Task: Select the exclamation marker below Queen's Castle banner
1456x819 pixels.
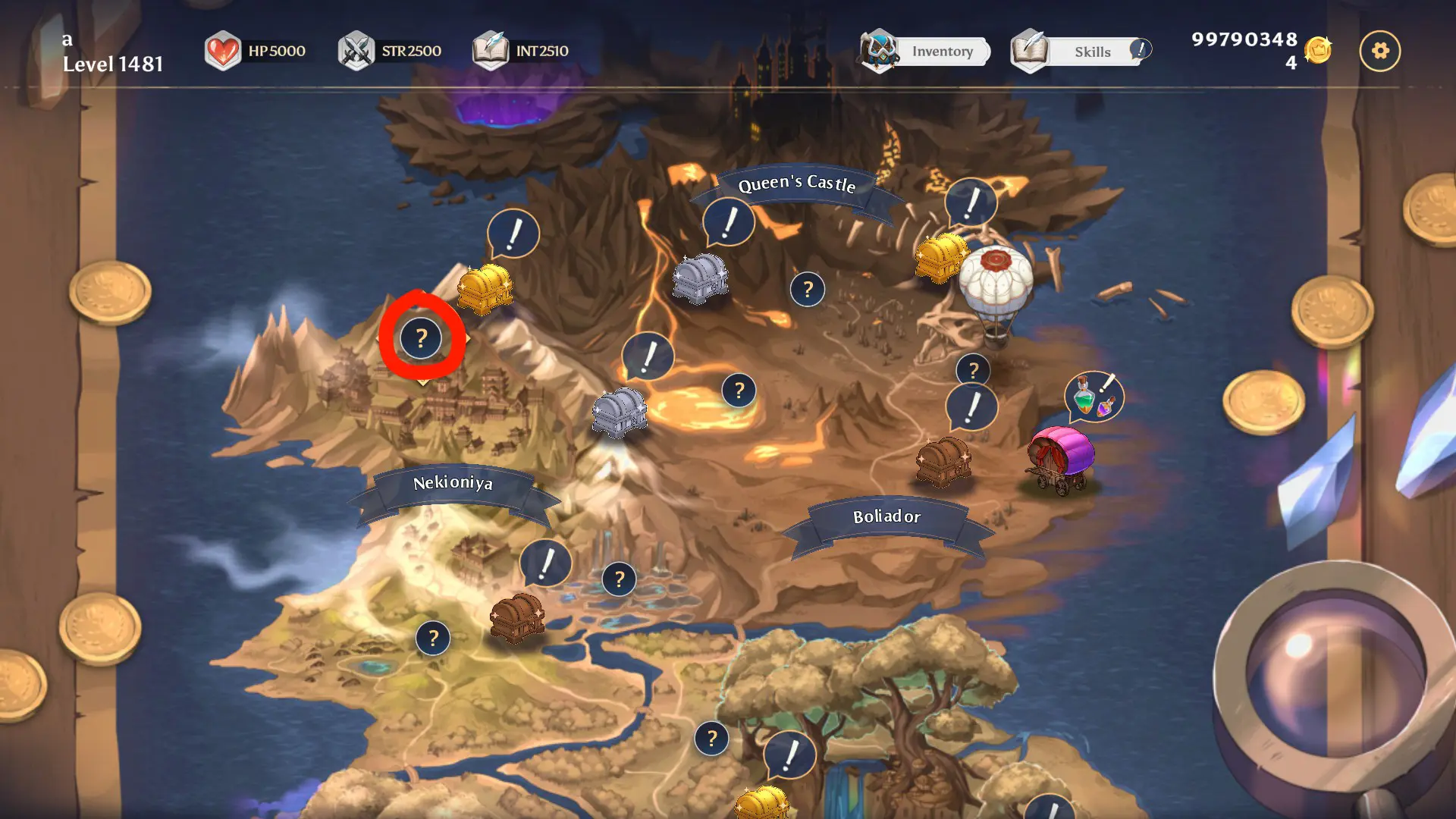Action: click(x=729, y=222)
